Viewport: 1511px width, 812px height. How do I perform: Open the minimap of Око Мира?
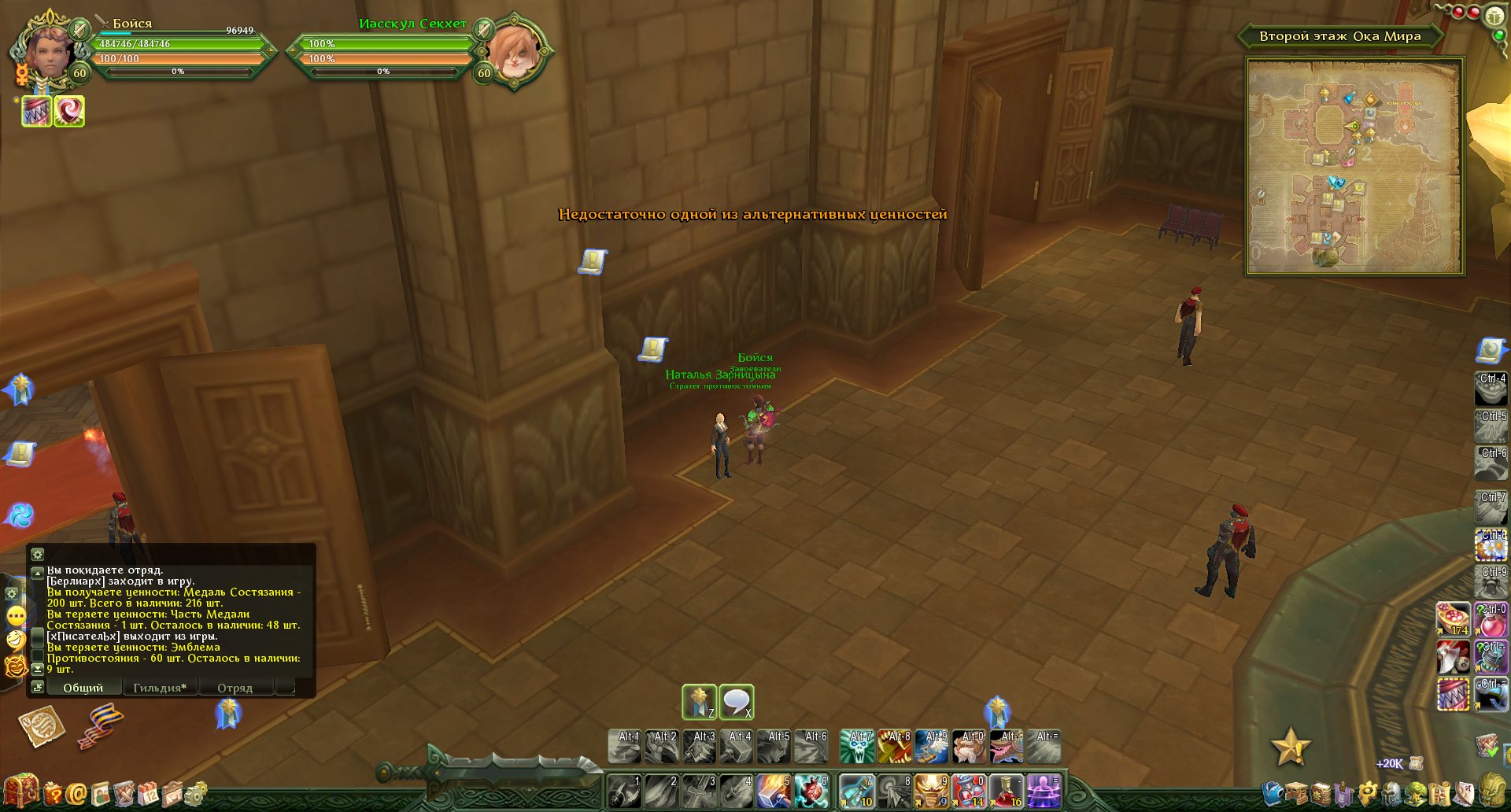point(1354,166)
